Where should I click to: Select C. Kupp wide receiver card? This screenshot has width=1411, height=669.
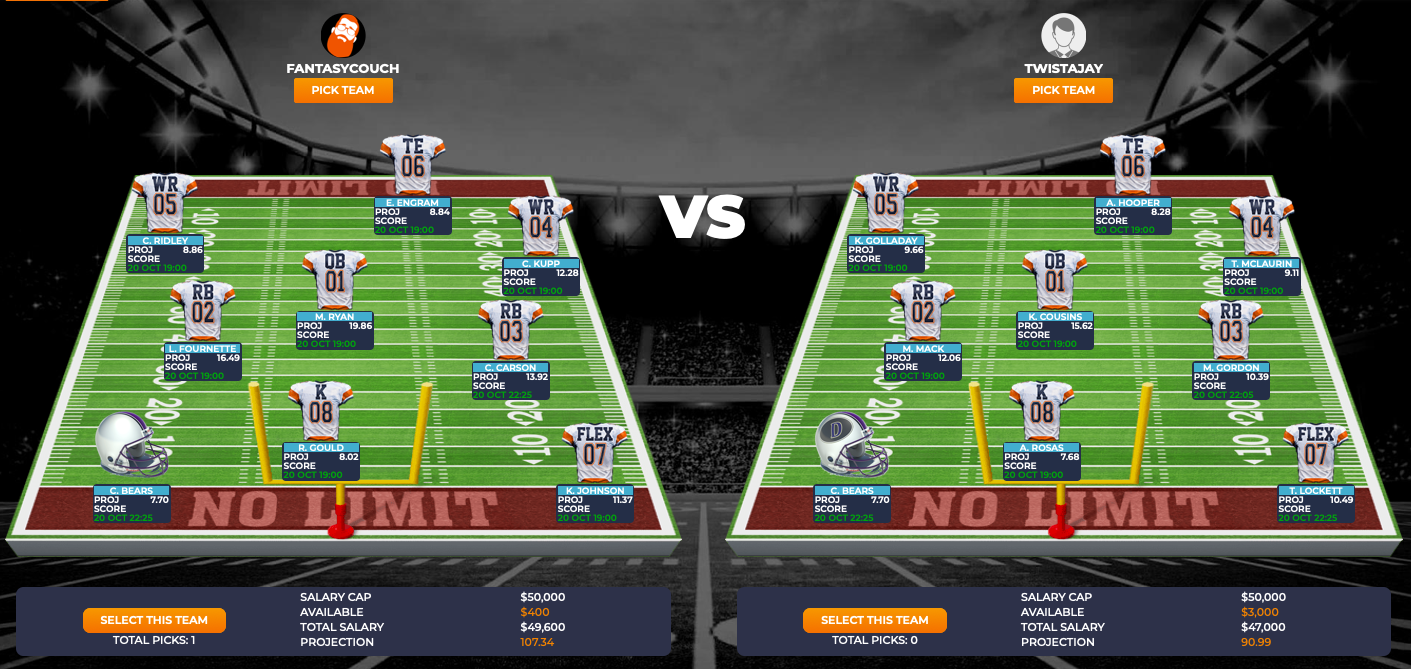pos(541,276)
